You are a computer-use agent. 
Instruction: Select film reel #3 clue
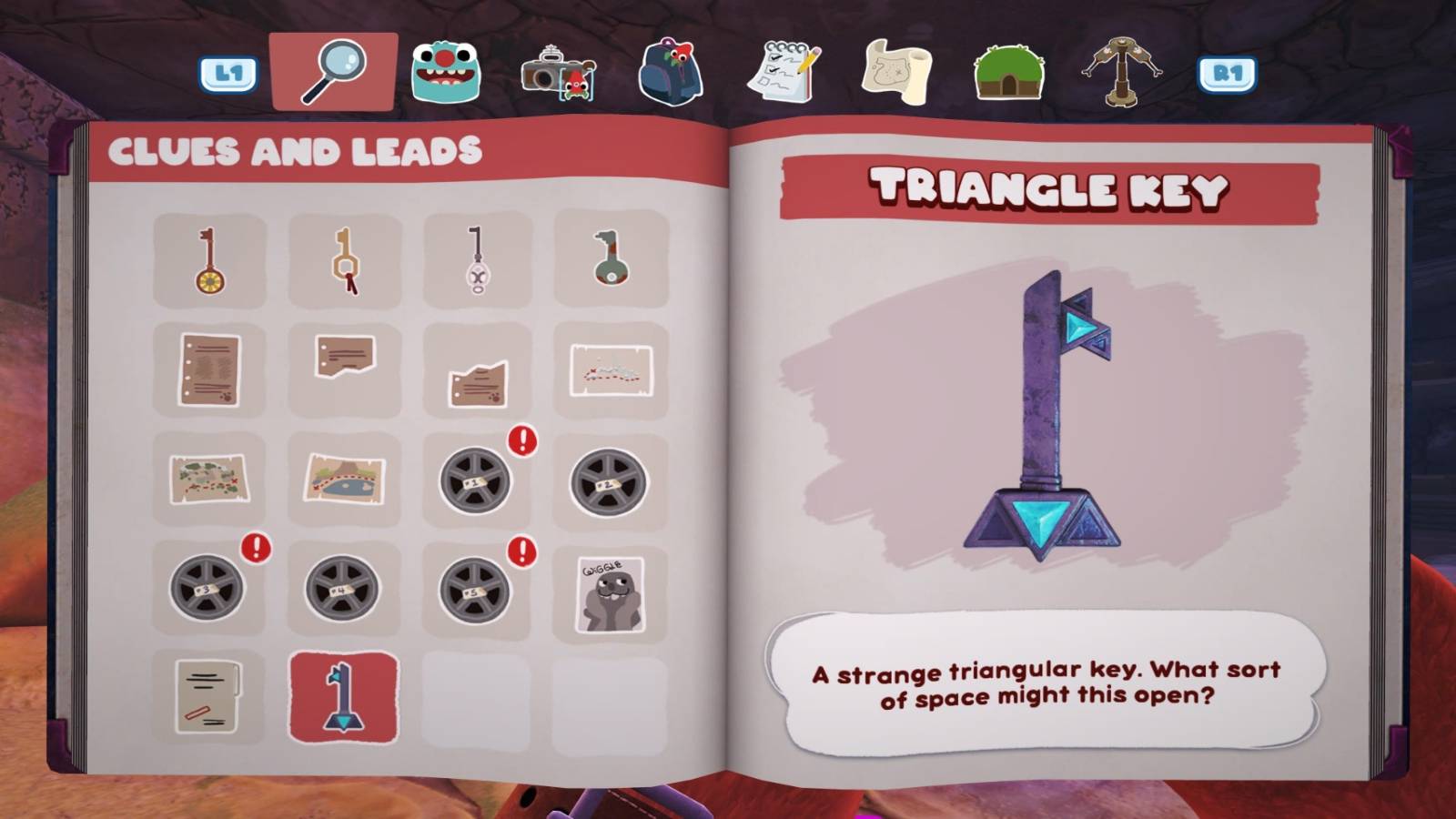(x=207, y=587)
